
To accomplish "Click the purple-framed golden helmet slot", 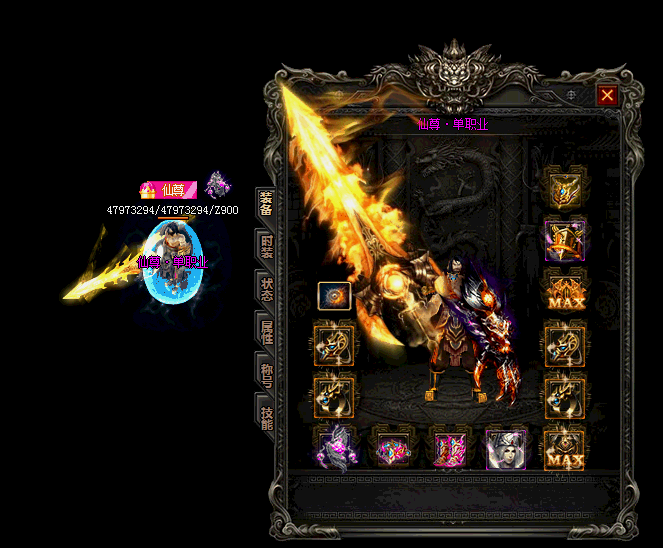I will pyautogui.click(x=565, y=240).
